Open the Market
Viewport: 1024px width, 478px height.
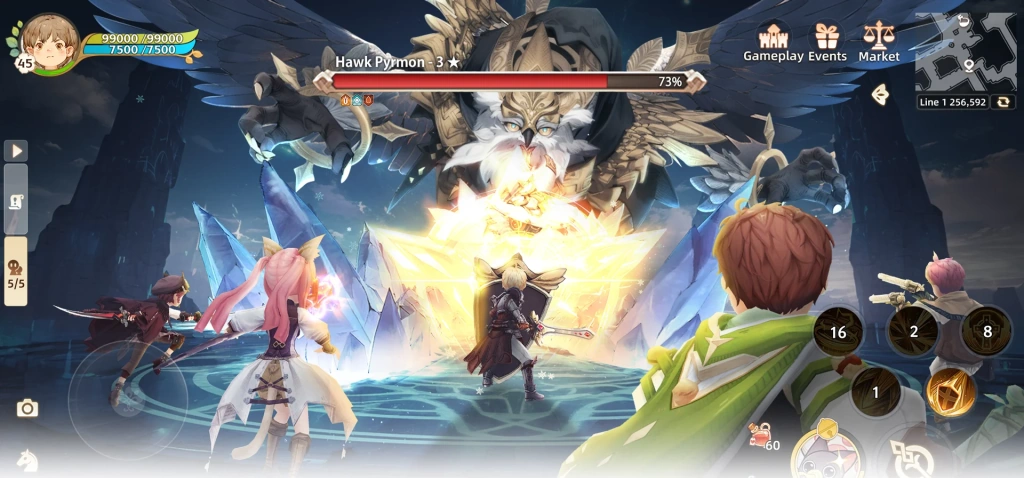(879, 42)
